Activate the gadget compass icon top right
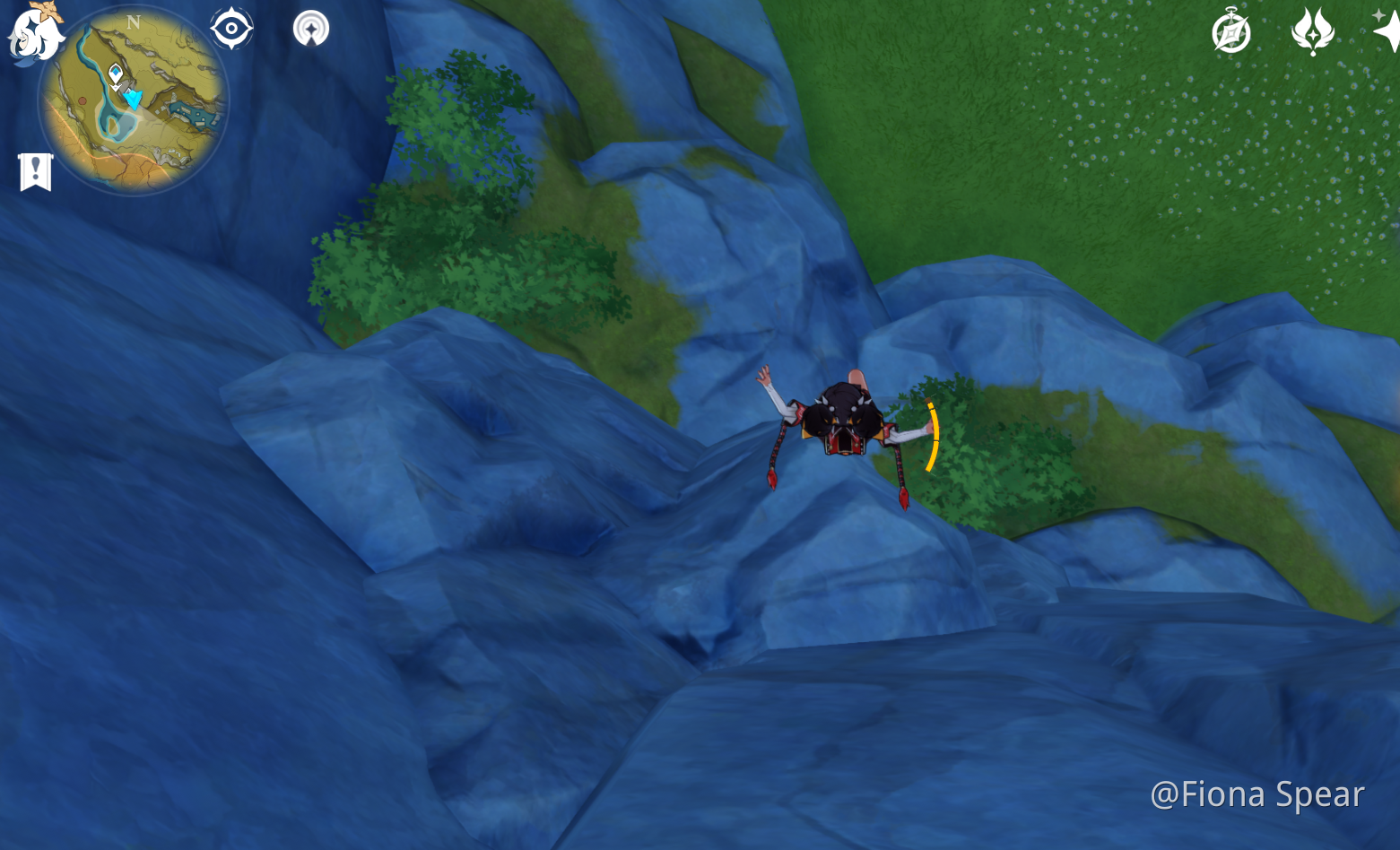The height and width of the screenshot is (850, 1400). click(x=1230, y=30)
